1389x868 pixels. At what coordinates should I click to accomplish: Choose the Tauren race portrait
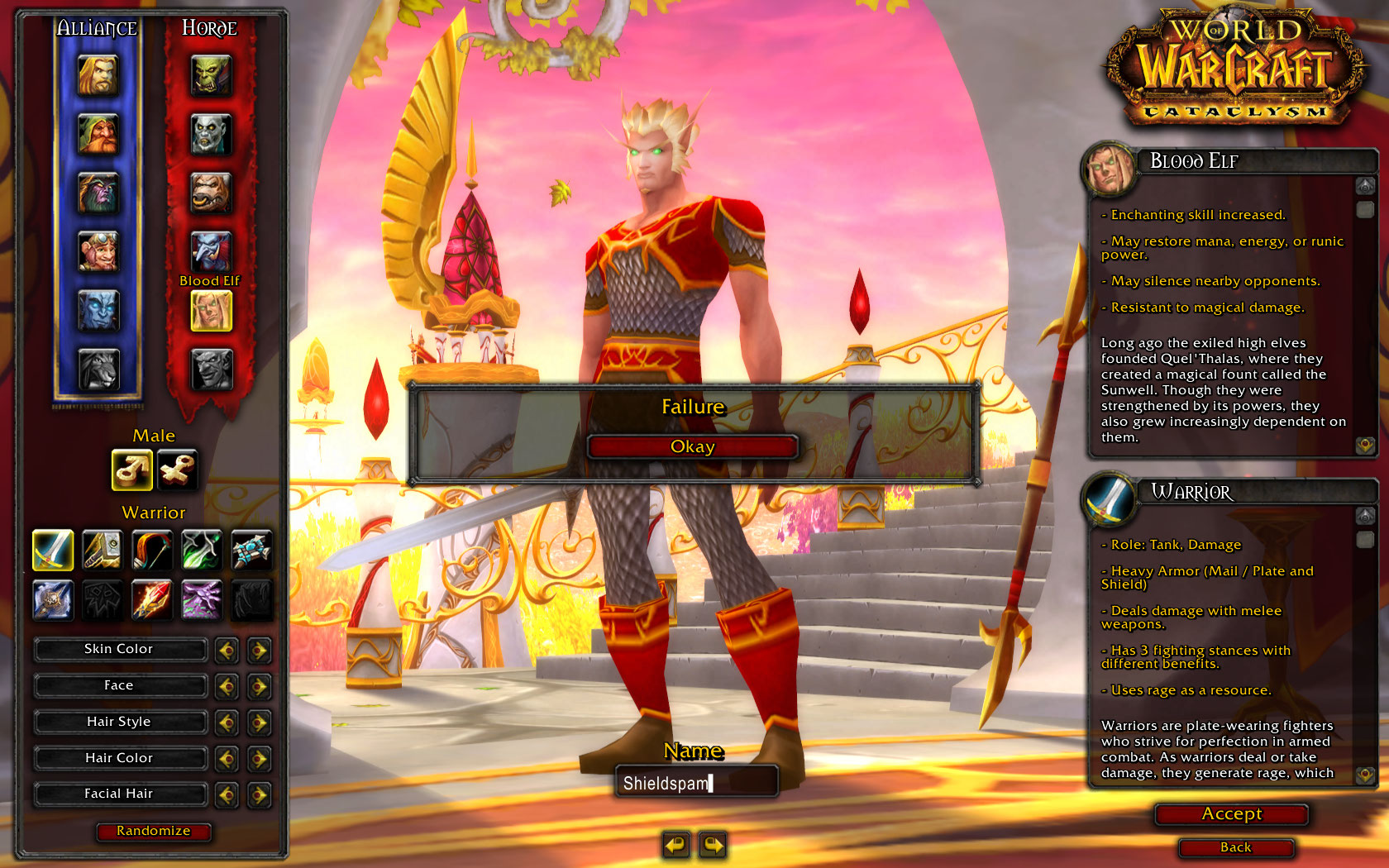click(x=211, y=193)
